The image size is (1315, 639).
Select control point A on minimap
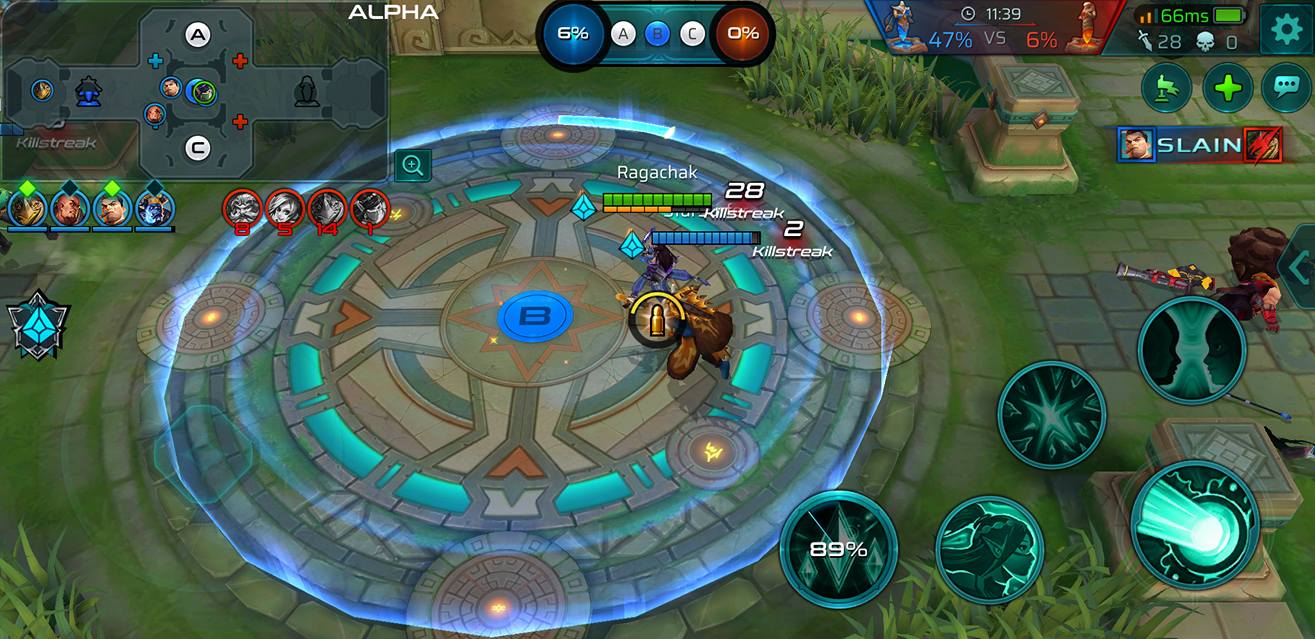pos(198,36)
